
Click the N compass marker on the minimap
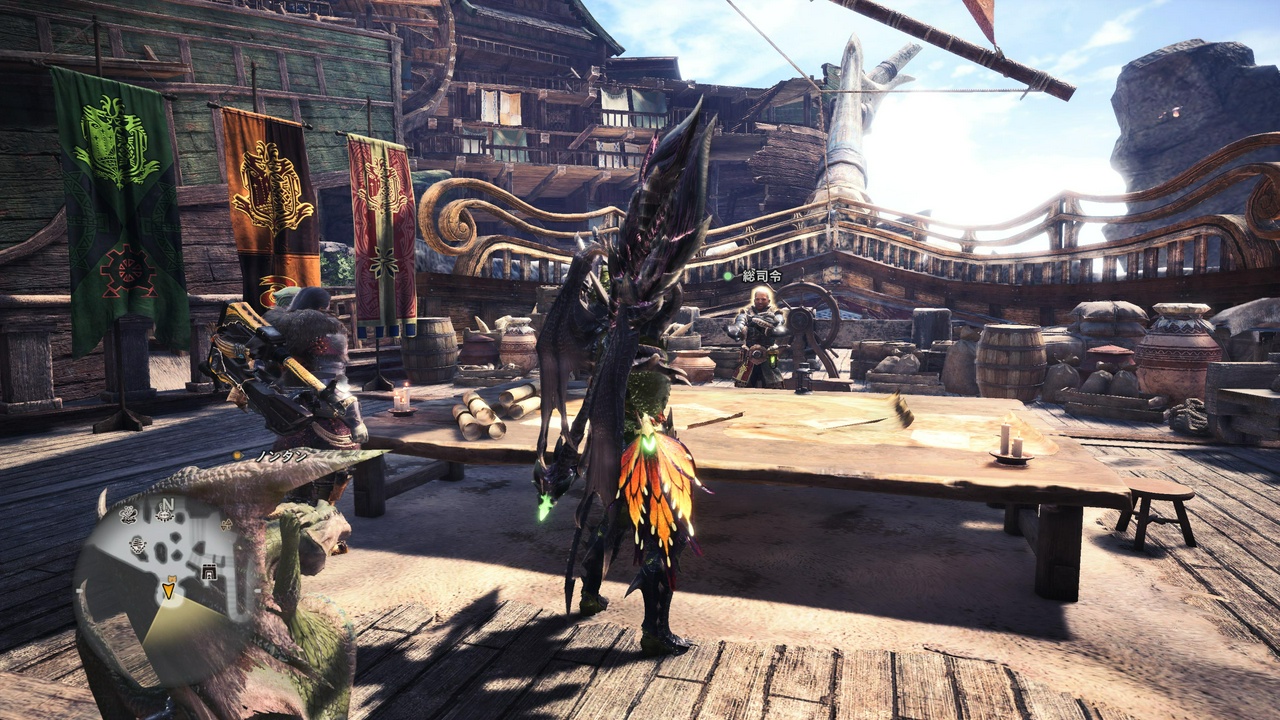(x=168, y=504)
